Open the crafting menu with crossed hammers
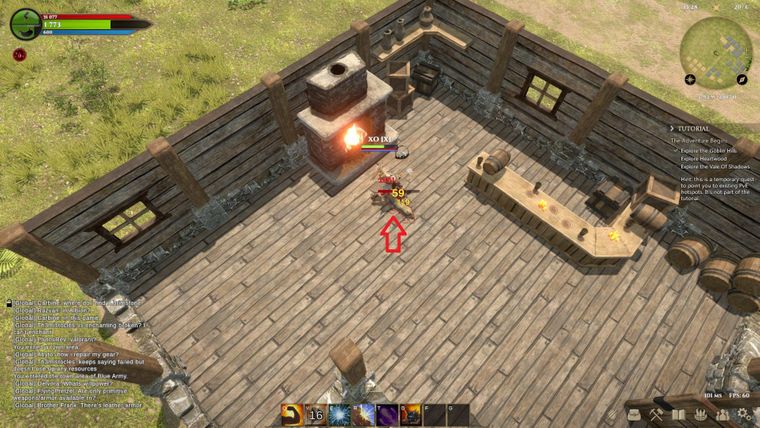 [x=656, y=414]
